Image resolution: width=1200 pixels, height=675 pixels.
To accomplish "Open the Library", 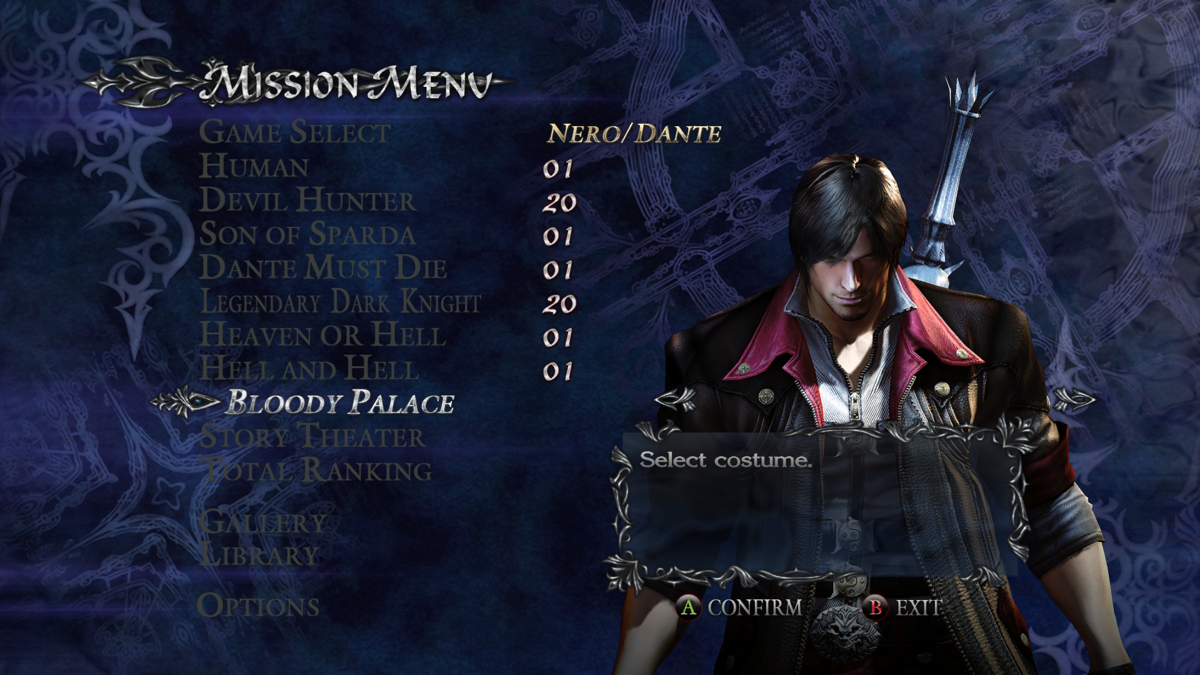I will click(259, 555).
